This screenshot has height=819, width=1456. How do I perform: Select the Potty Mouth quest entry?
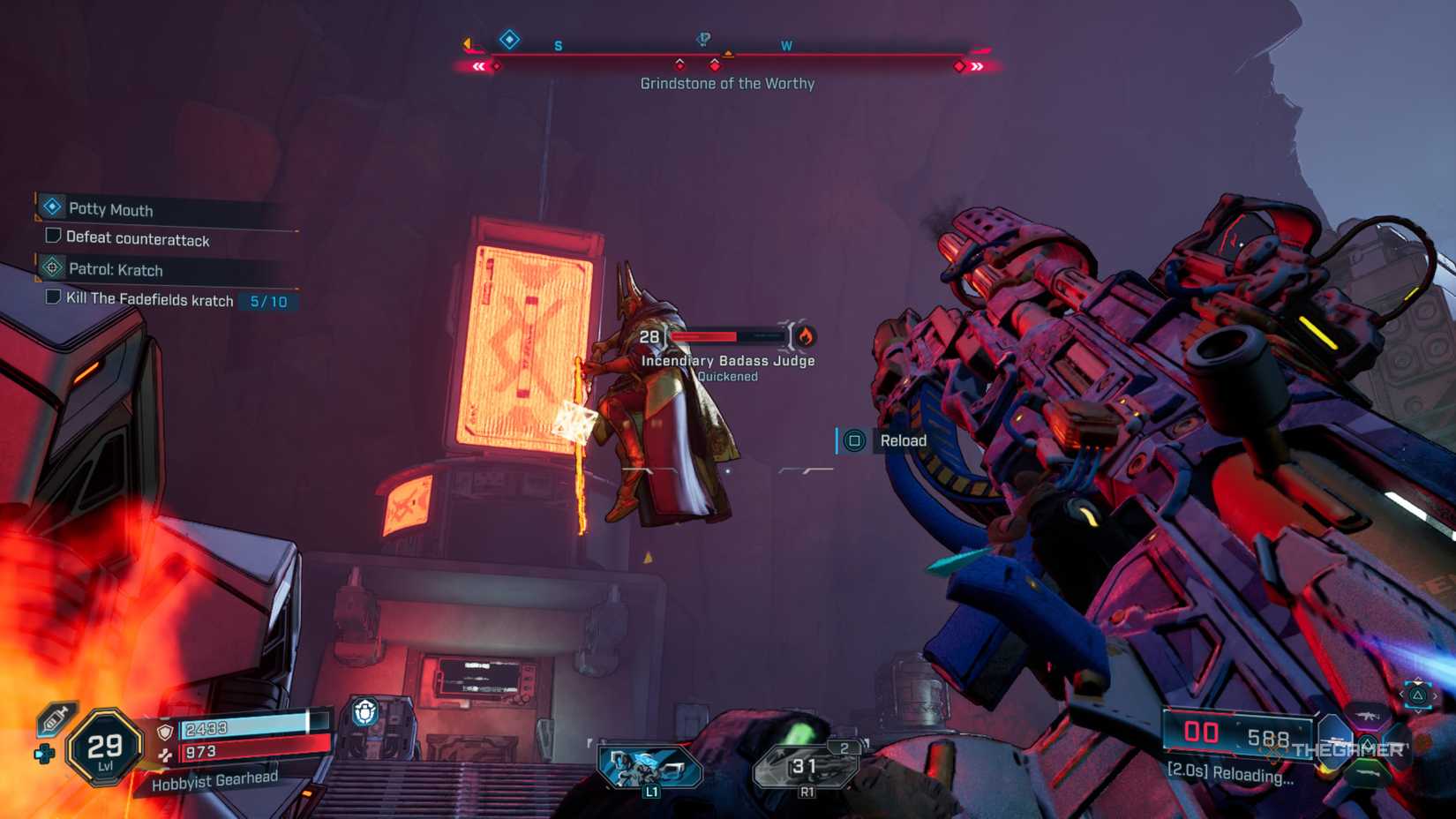coord(110,210)
